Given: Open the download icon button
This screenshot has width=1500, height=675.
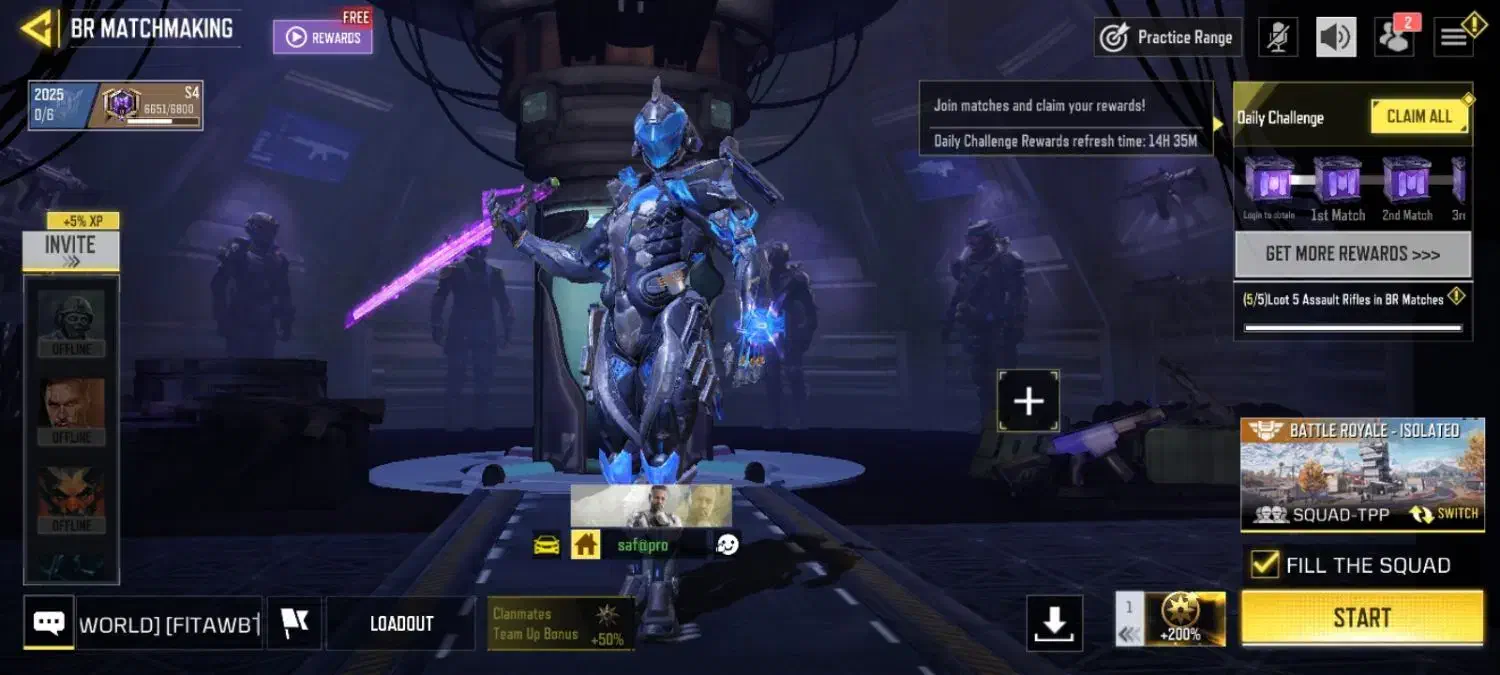Looking at the screenshot, I should pos(1054,624).
